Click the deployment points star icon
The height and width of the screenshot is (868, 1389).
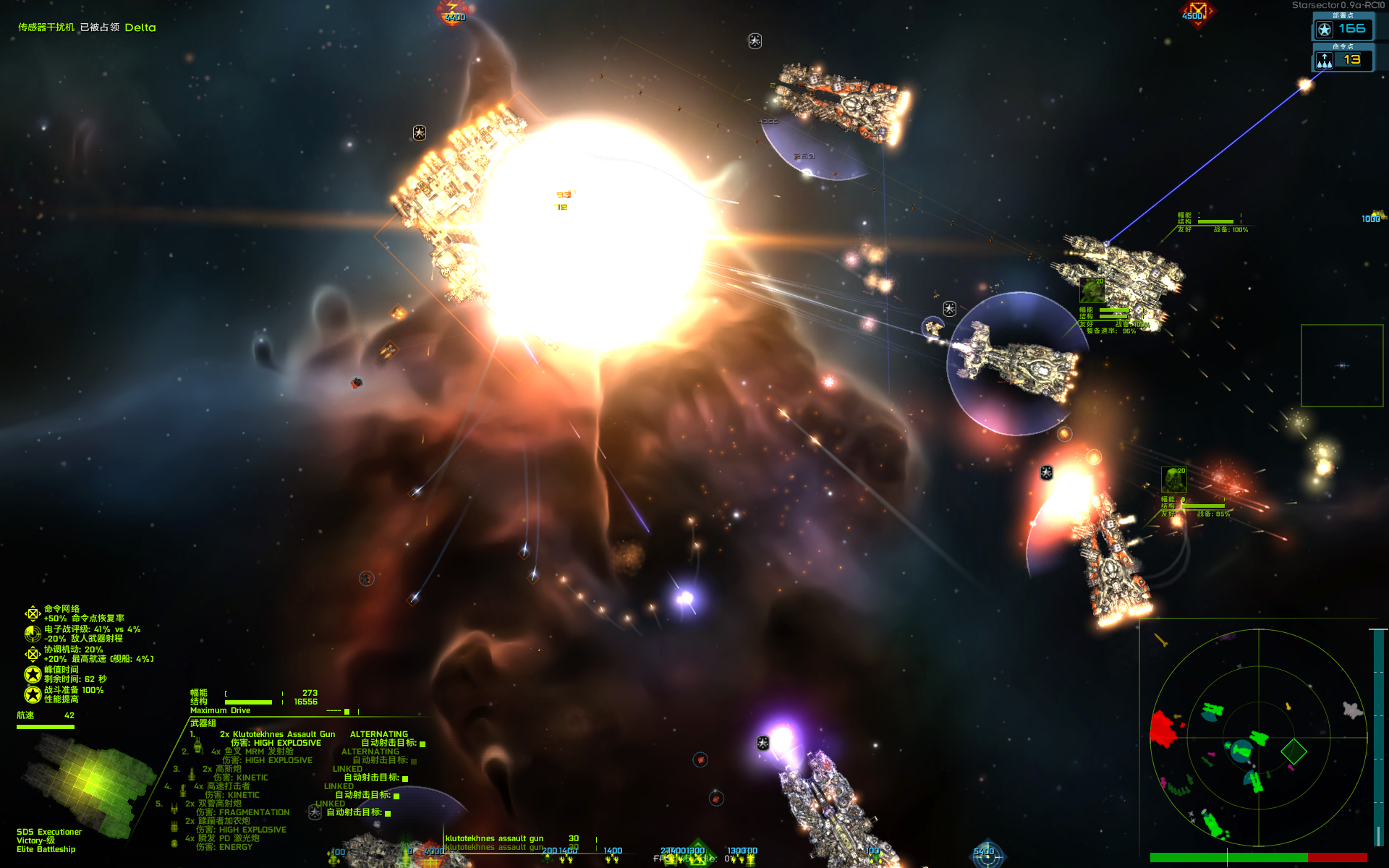point(1324,29)
